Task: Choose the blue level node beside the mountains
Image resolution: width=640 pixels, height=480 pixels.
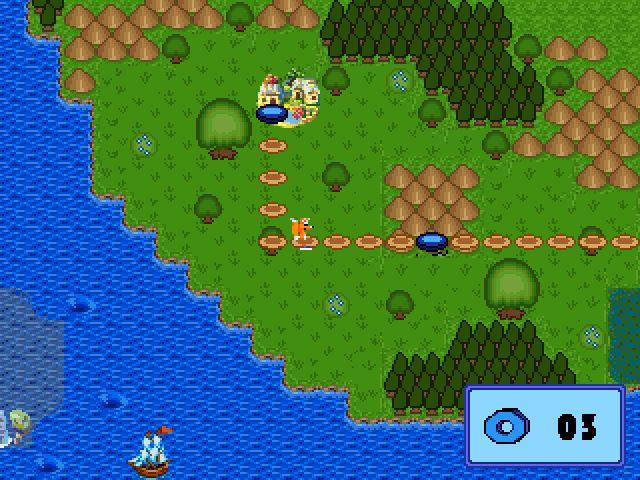Action: point(432,241)
